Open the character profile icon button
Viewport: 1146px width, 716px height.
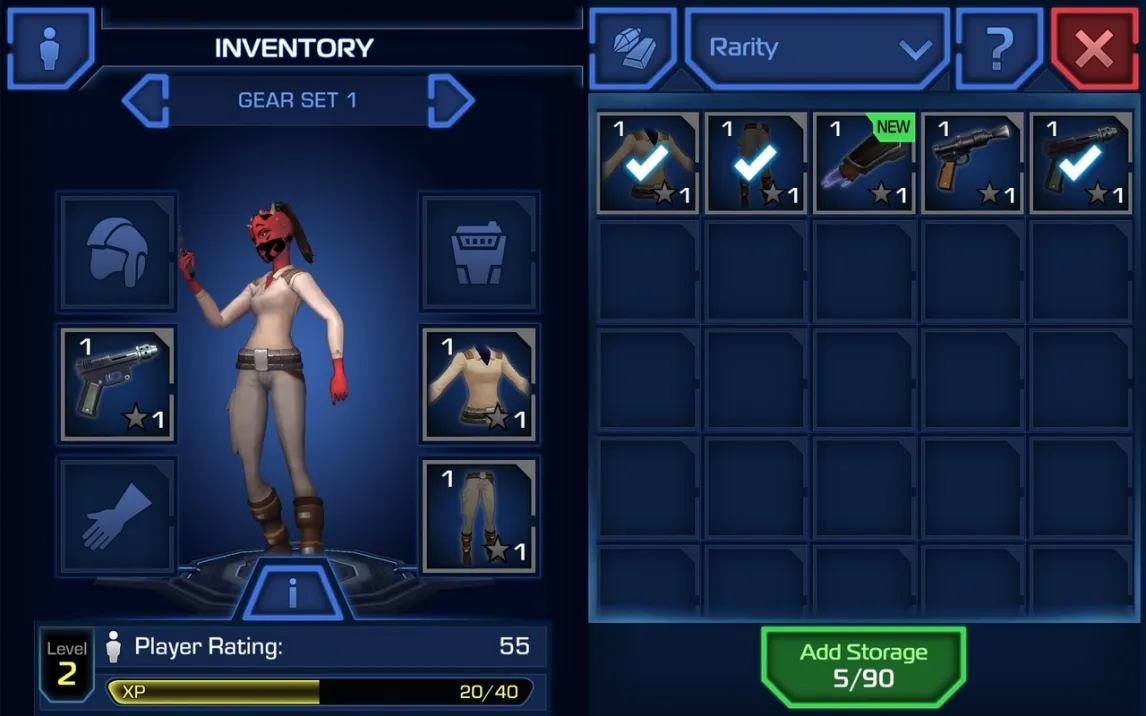(x=50, y=47)
